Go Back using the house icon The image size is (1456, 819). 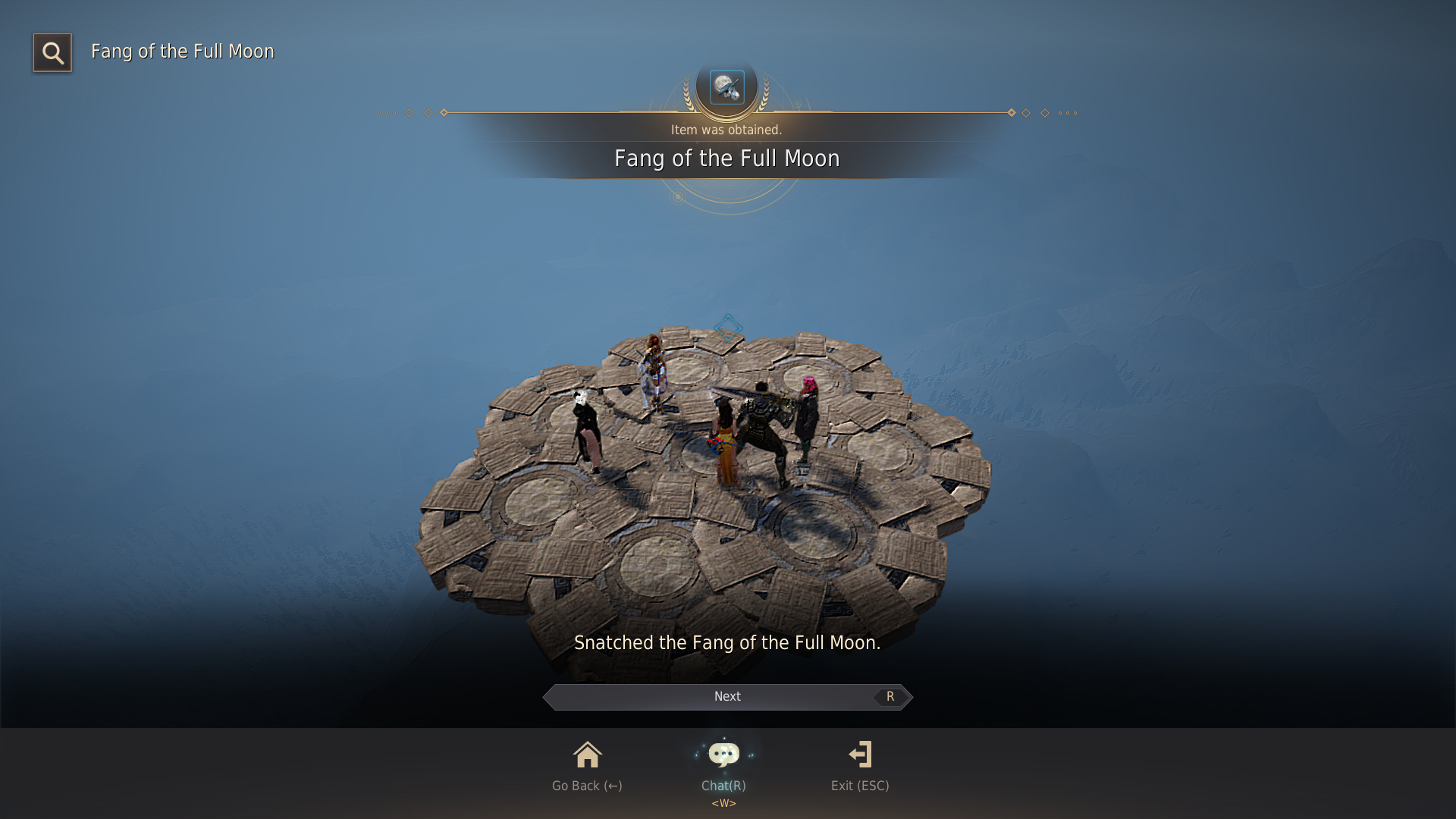pos(587,755)
